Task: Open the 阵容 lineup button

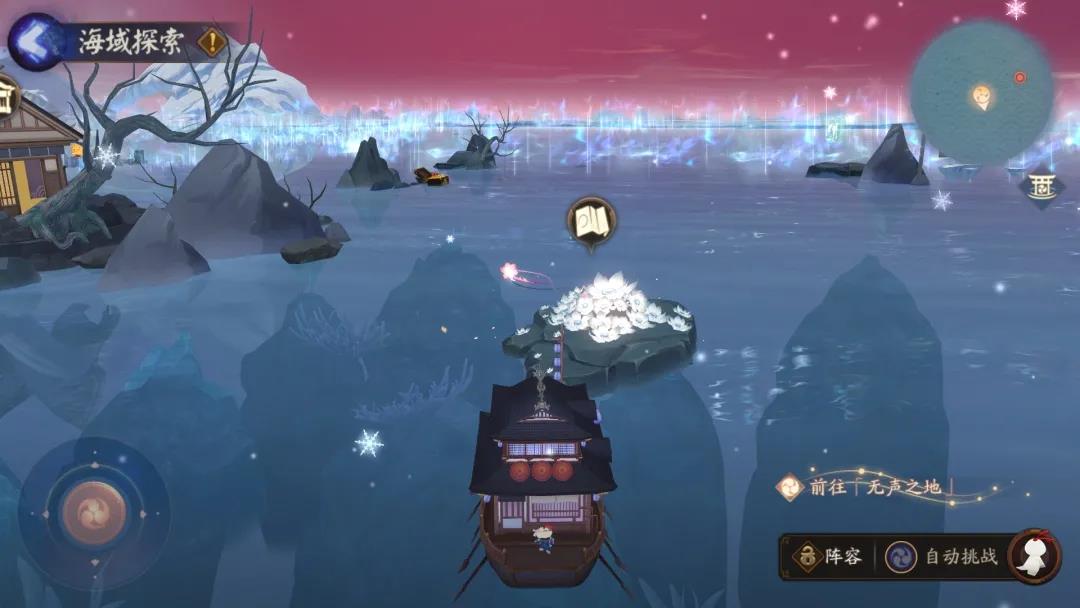Action: (x=827, y=557)
